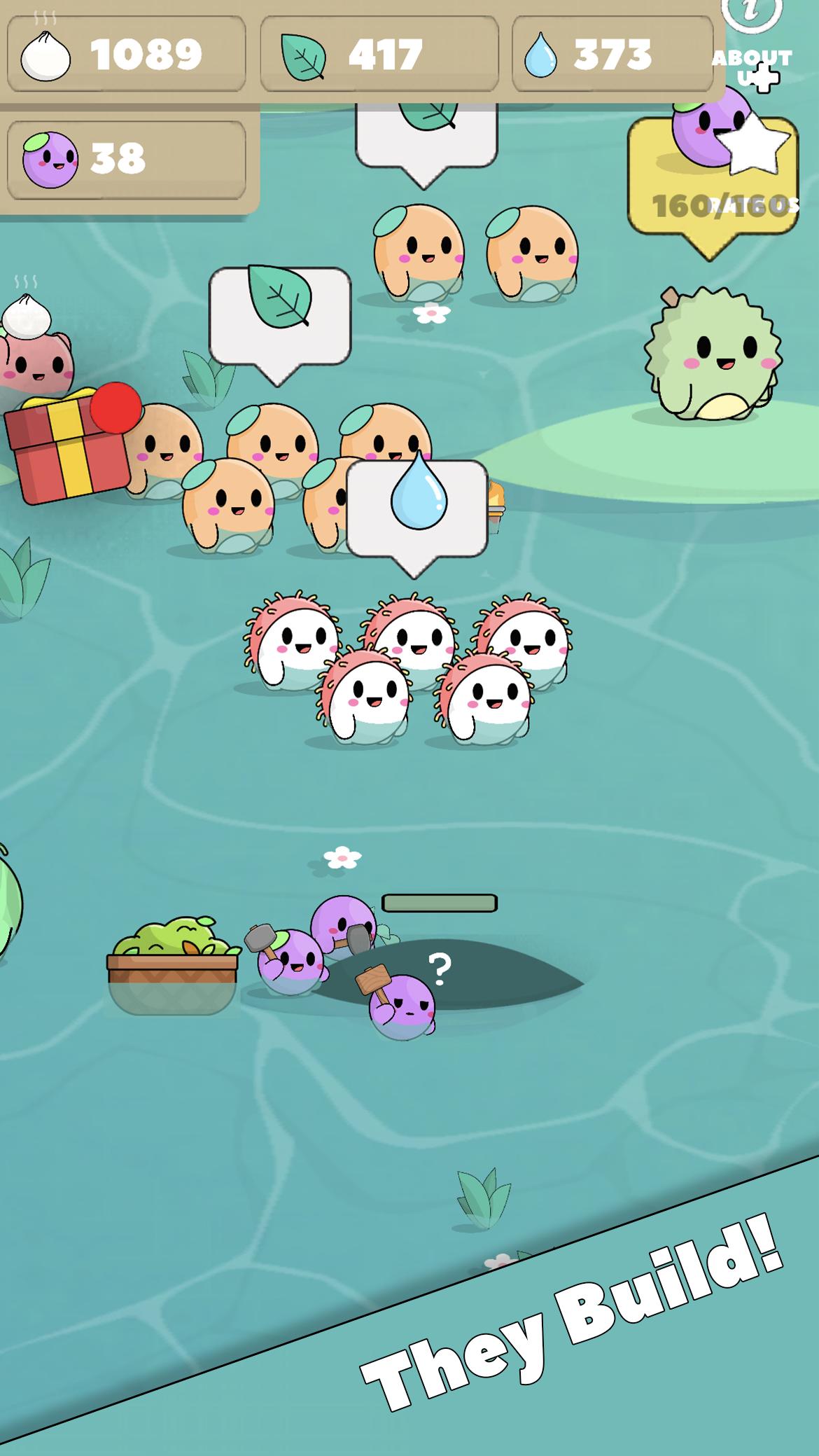Open the About Us info button
This screenshot has width=819, height=1456.
[x=751, y=14]
